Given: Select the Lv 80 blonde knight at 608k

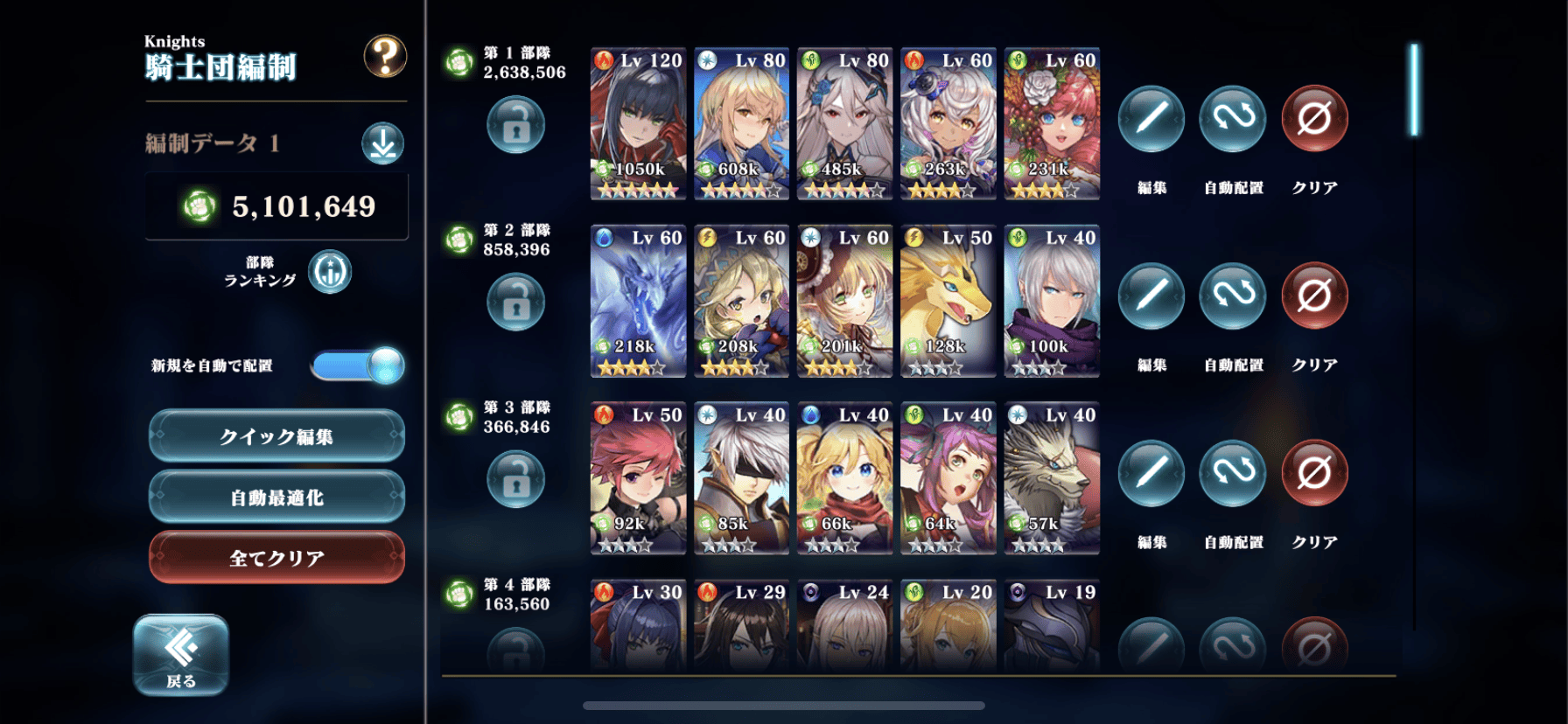Looking at the screenshot, I should [x=741, y=123].
